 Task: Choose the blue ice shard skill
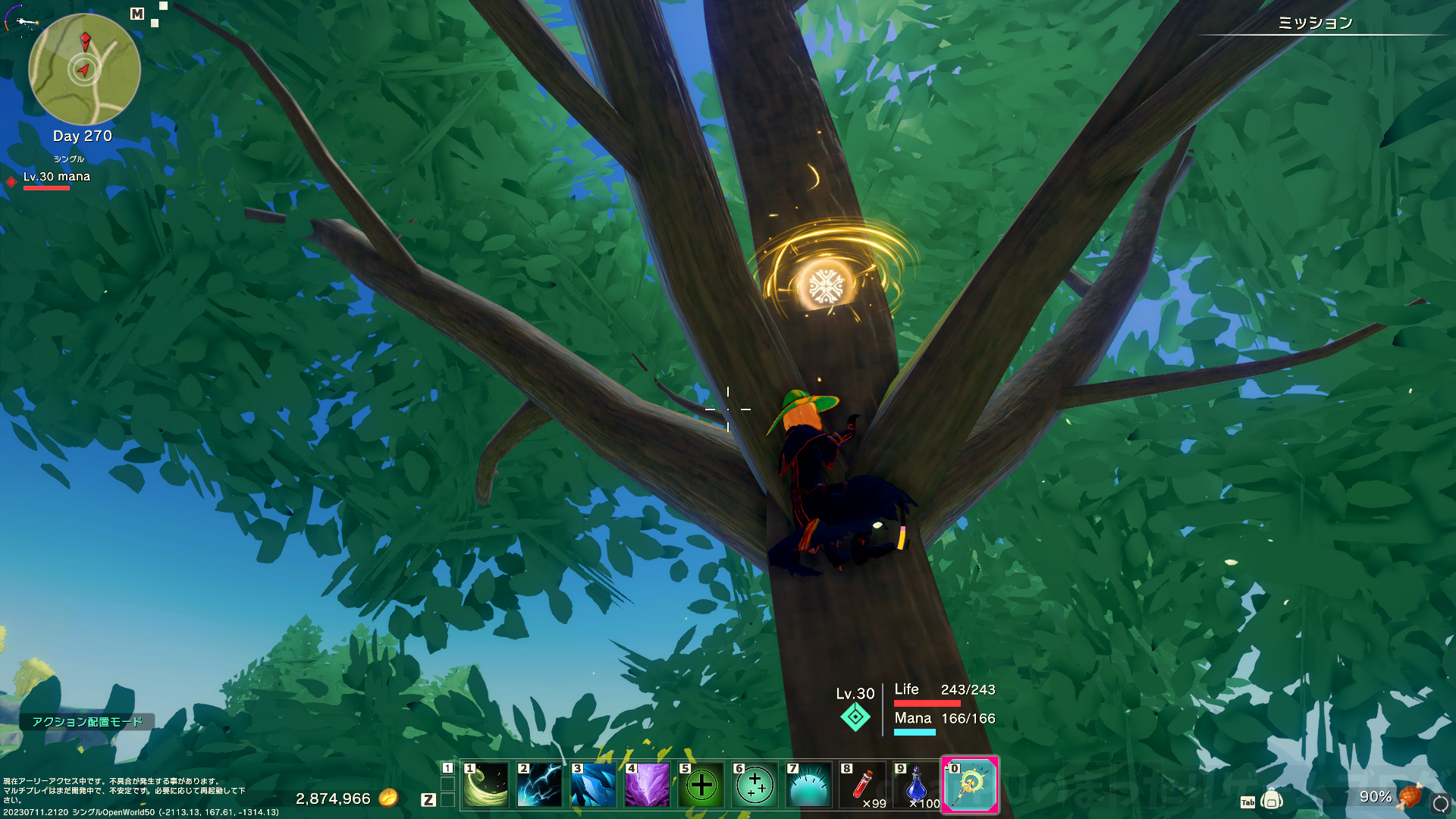pos(594,786)
